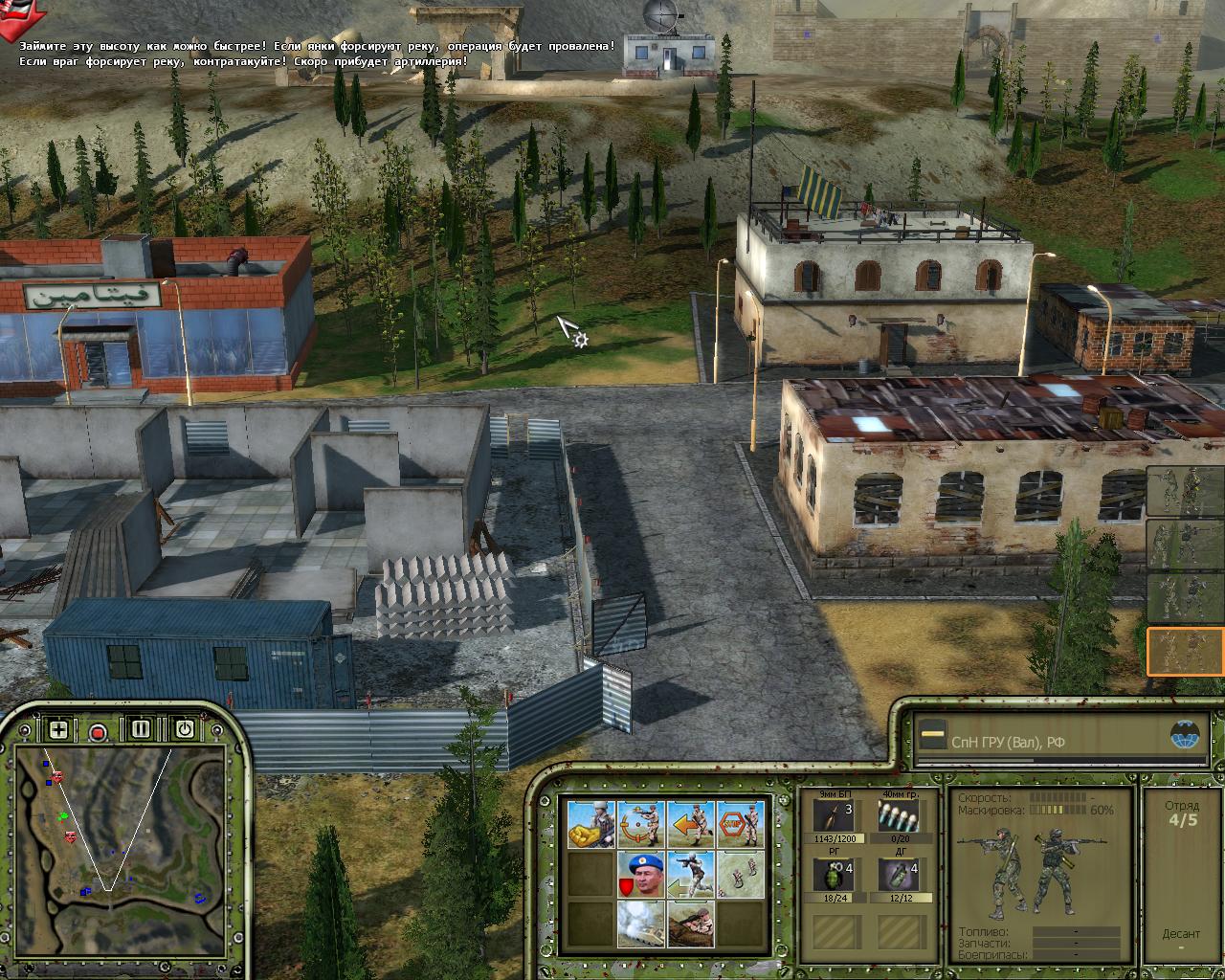
Task: Click the blue beret commander portrait
Action: pos(640,874)
